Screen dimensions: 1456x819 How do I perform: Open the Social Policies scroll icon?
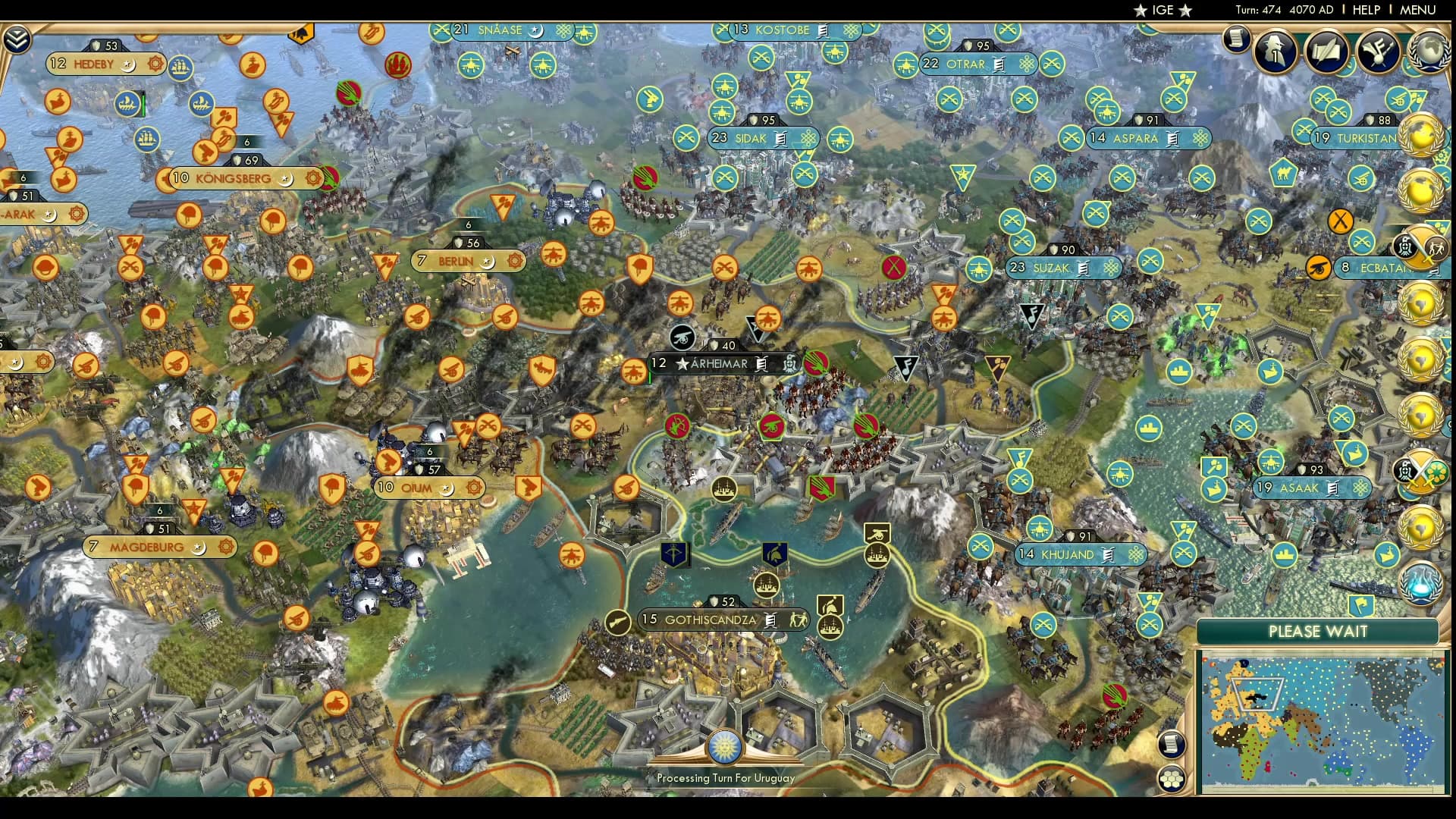[x=1326, y=52]
